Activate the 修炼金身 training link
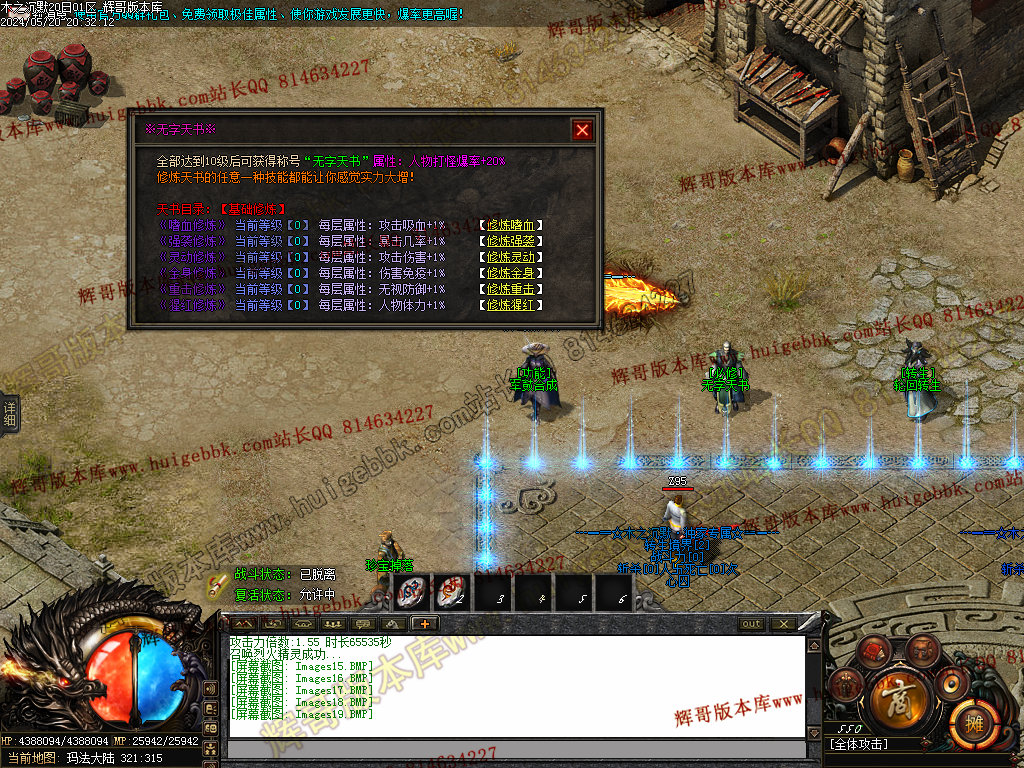This screenshot has width=1024, height=768. [511, 273]
